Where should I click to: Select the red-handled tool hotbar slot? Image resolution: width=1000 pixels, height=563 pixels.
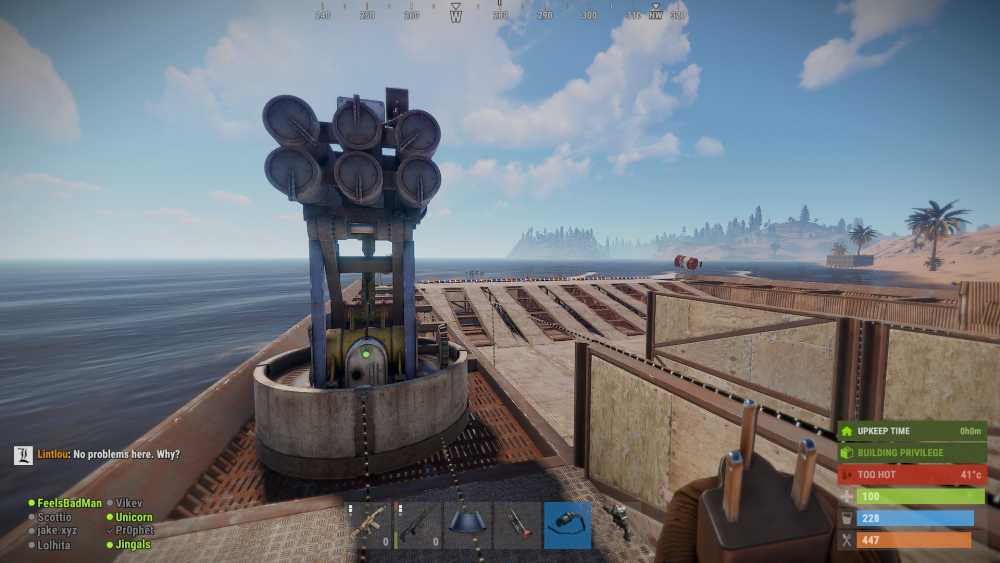click(517, 525)
